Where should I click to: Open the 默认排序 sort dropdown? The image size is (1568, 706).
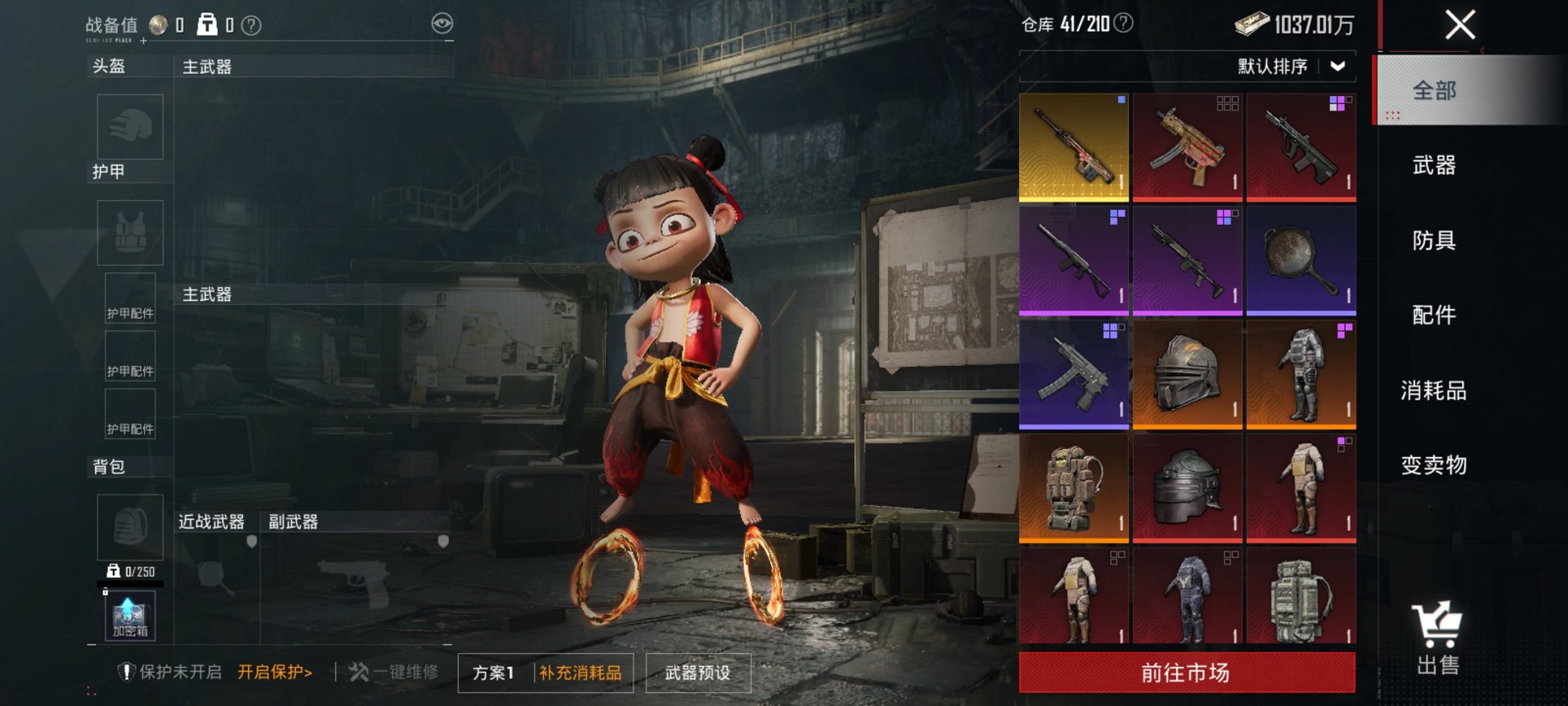pos(1291,67)
